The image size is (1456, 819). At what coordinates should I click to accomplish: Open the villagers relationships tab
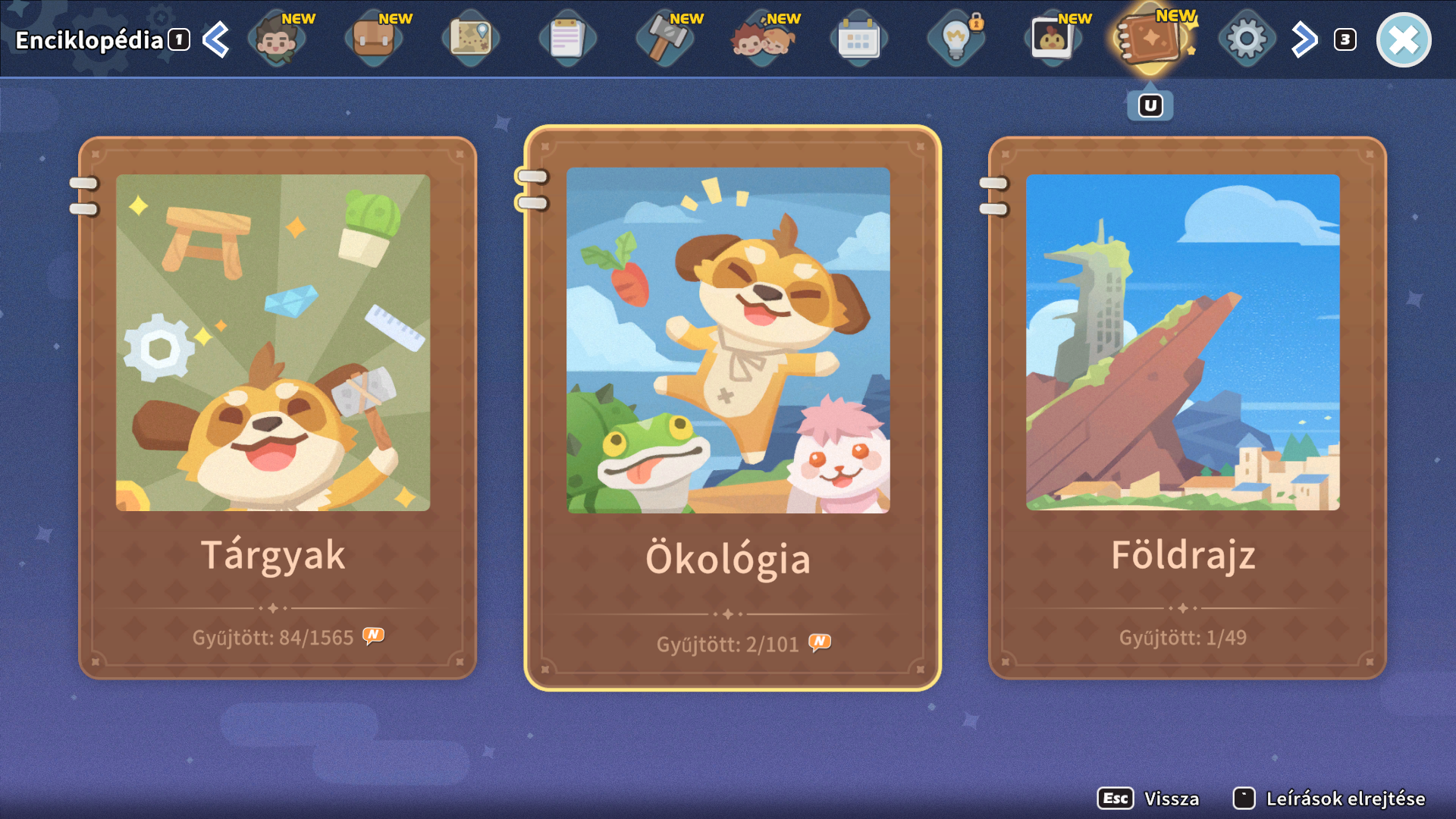tap(761, 39)
